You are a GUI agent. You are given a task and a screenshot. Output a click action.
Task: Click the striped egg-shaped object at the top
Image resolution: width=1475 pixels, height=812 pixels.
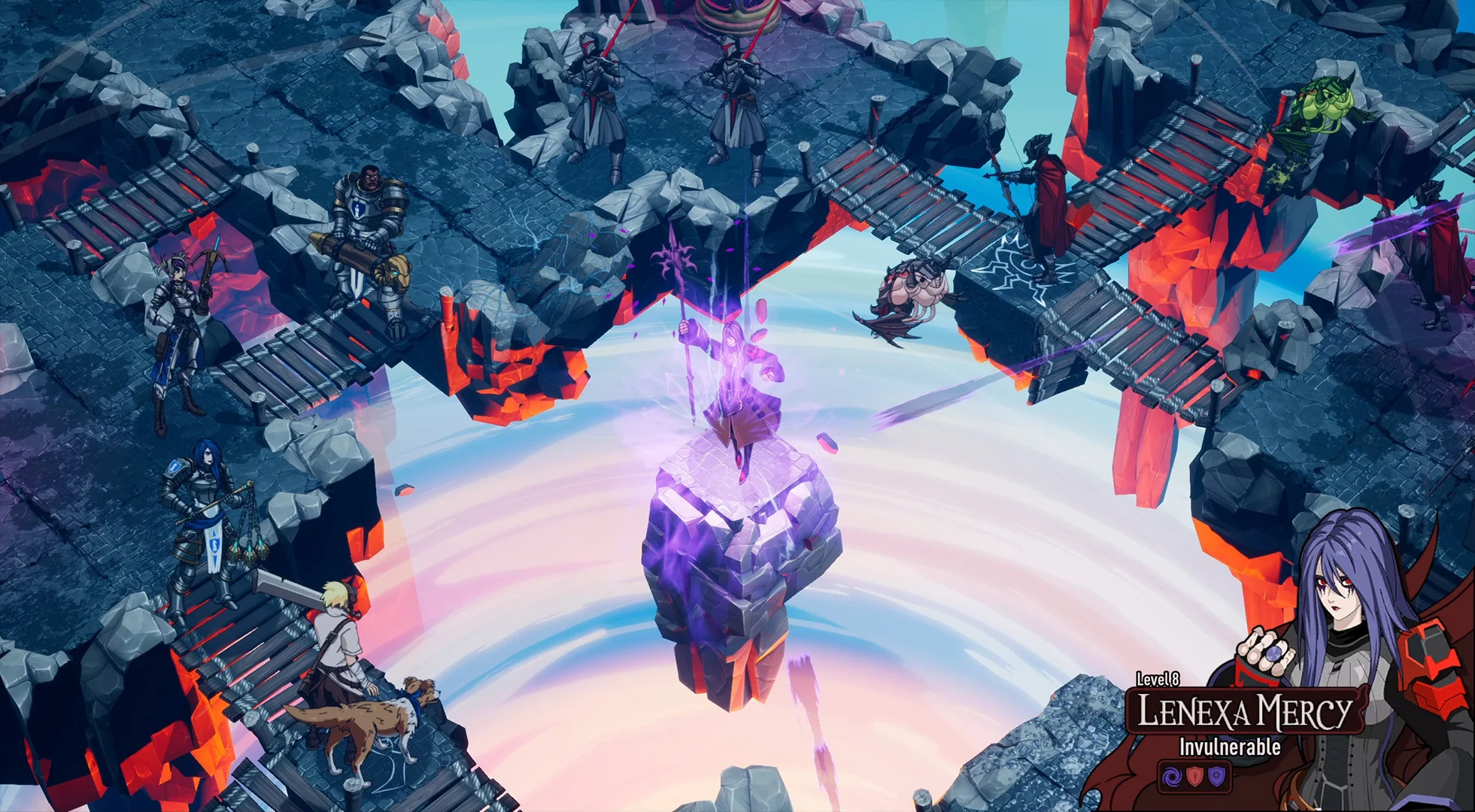(x=733, y=19)
